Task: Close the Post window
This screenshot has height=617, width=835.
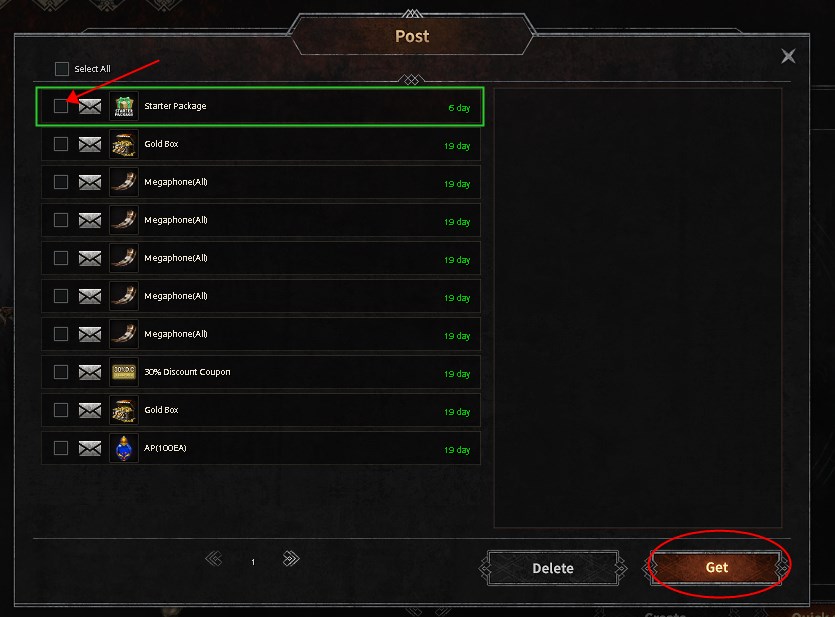Action: 788,57
